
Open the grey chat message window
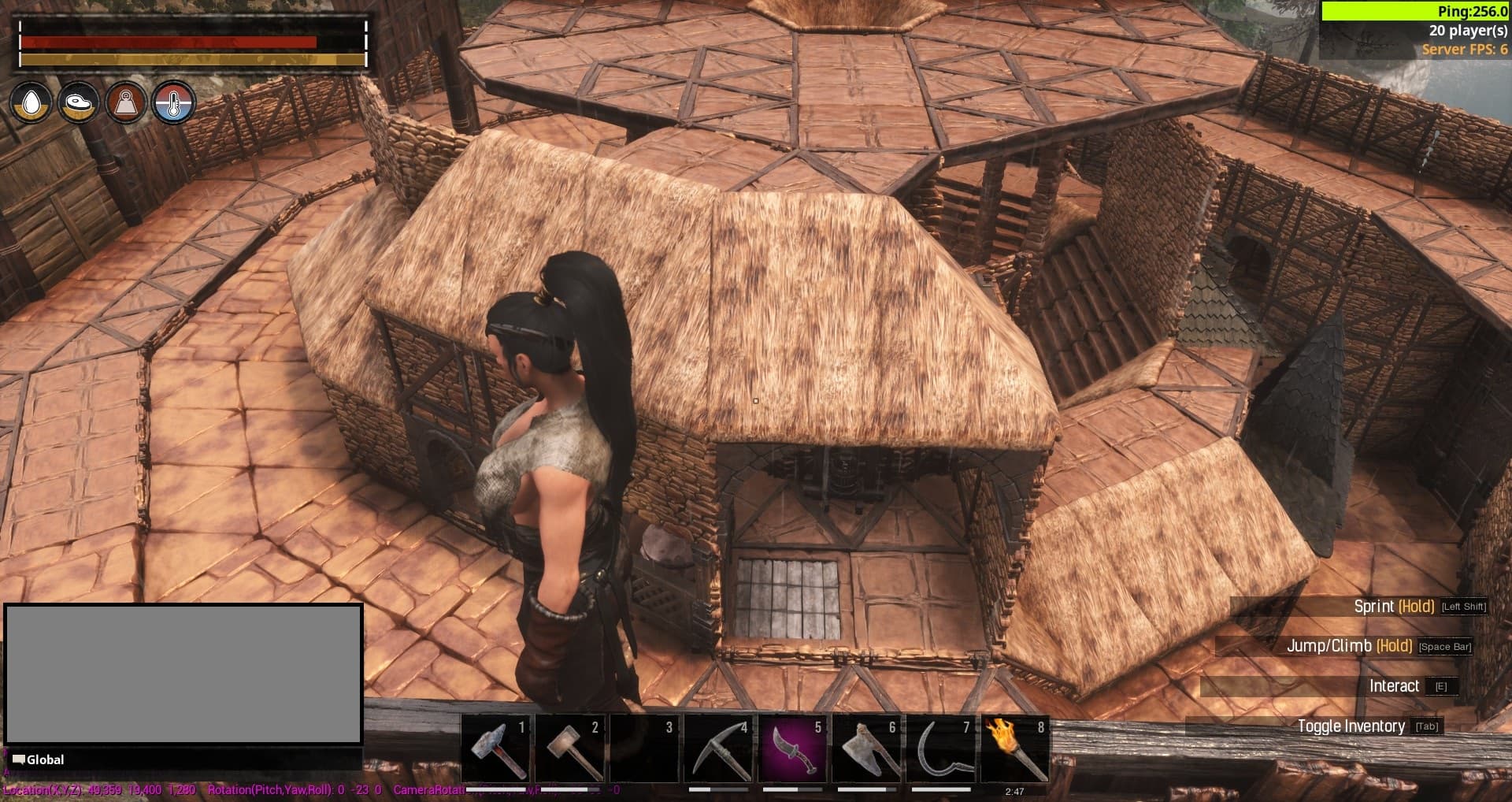183,674
